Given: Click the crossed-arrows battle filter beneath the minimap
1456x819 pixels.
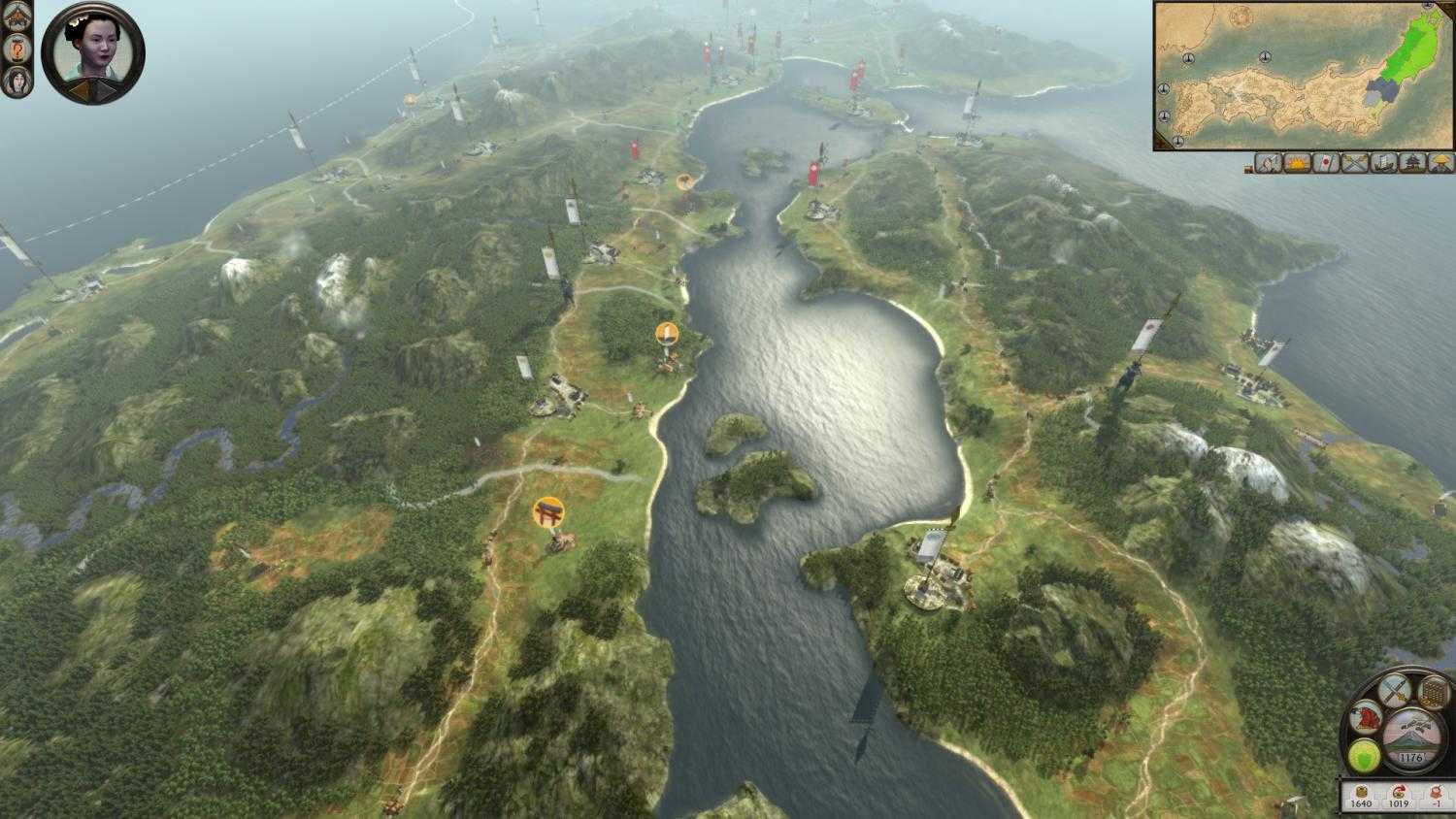Looking at the screenshot, I should (x=1356, y=165).
